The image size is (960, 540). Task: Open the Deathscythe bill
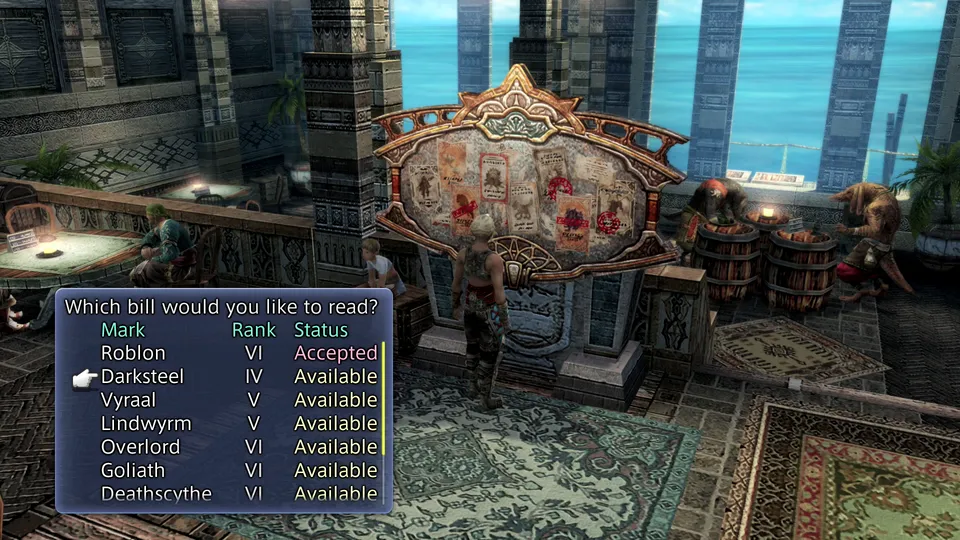(156, 494)
